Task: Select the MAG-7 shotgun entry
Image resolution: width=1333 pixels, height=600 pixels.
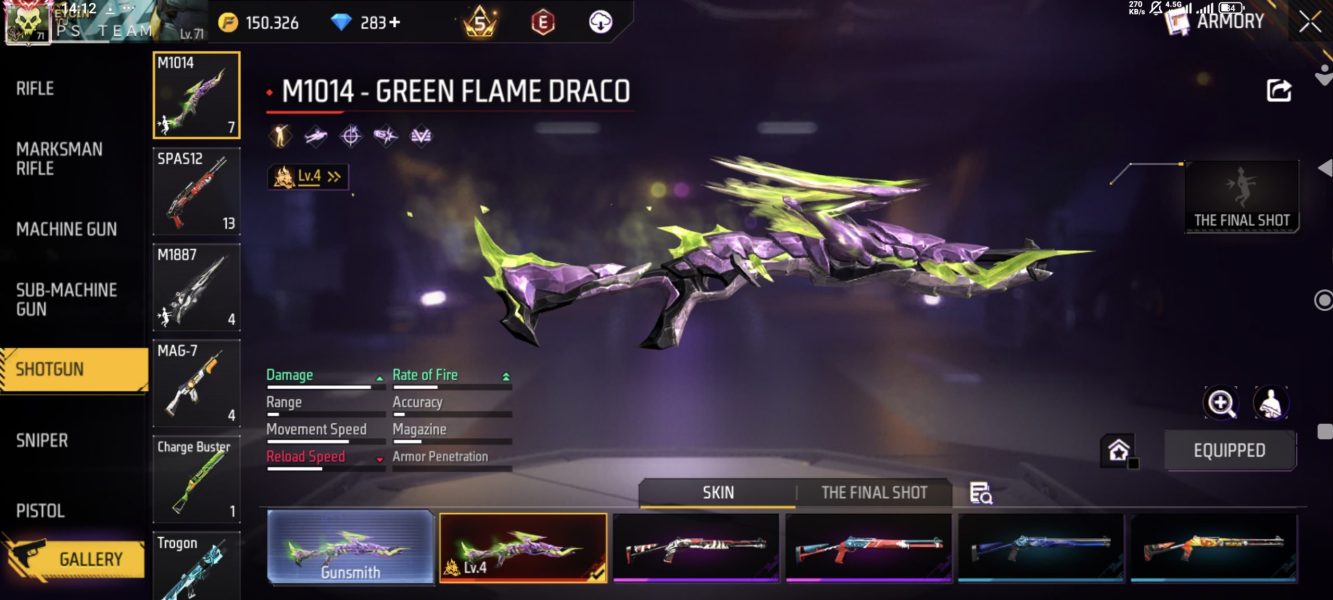Action: 196,383
